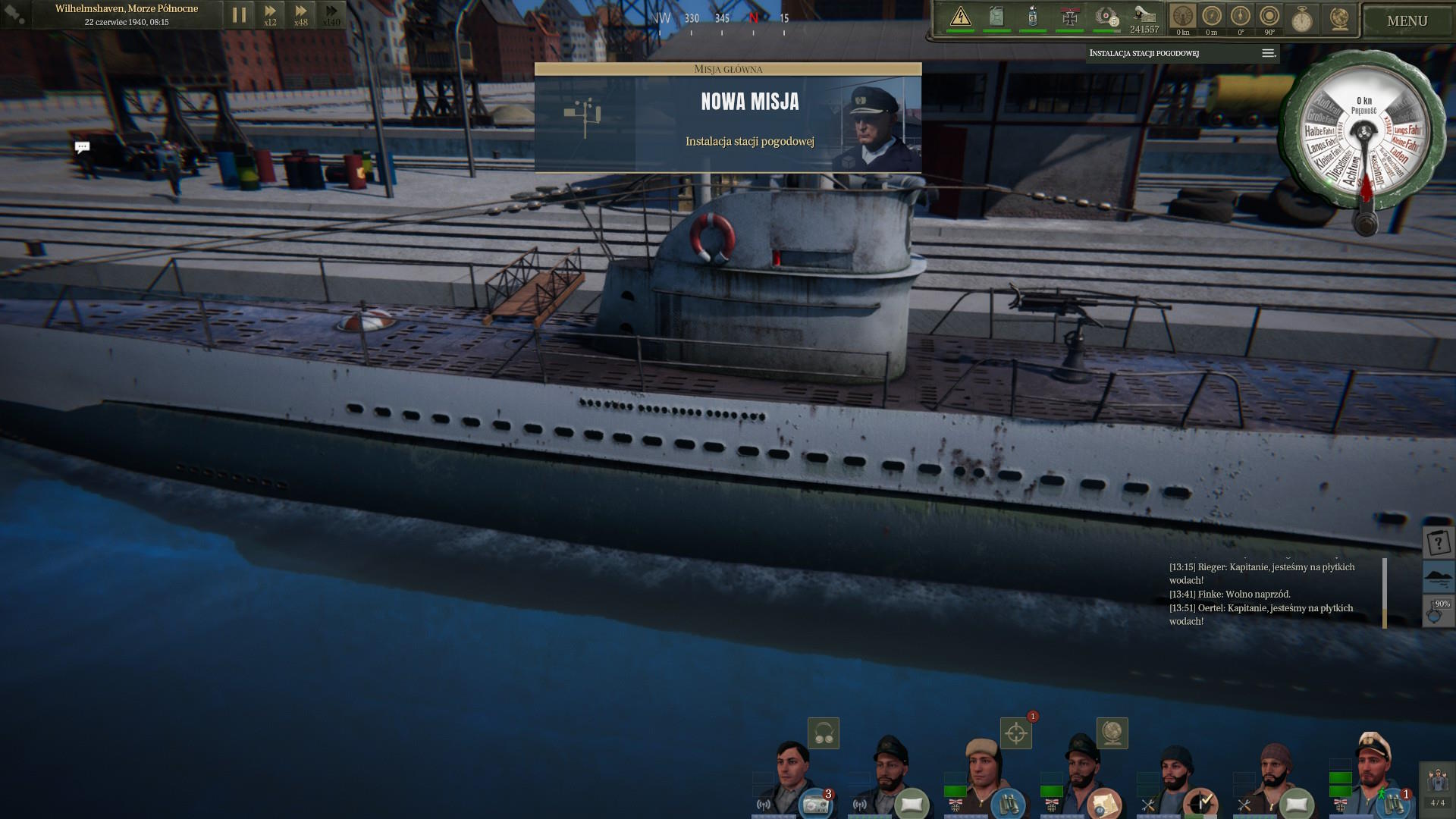Screen dimensions: 1456x819
Task: Set time speed to x48
Action: point(301,15)
